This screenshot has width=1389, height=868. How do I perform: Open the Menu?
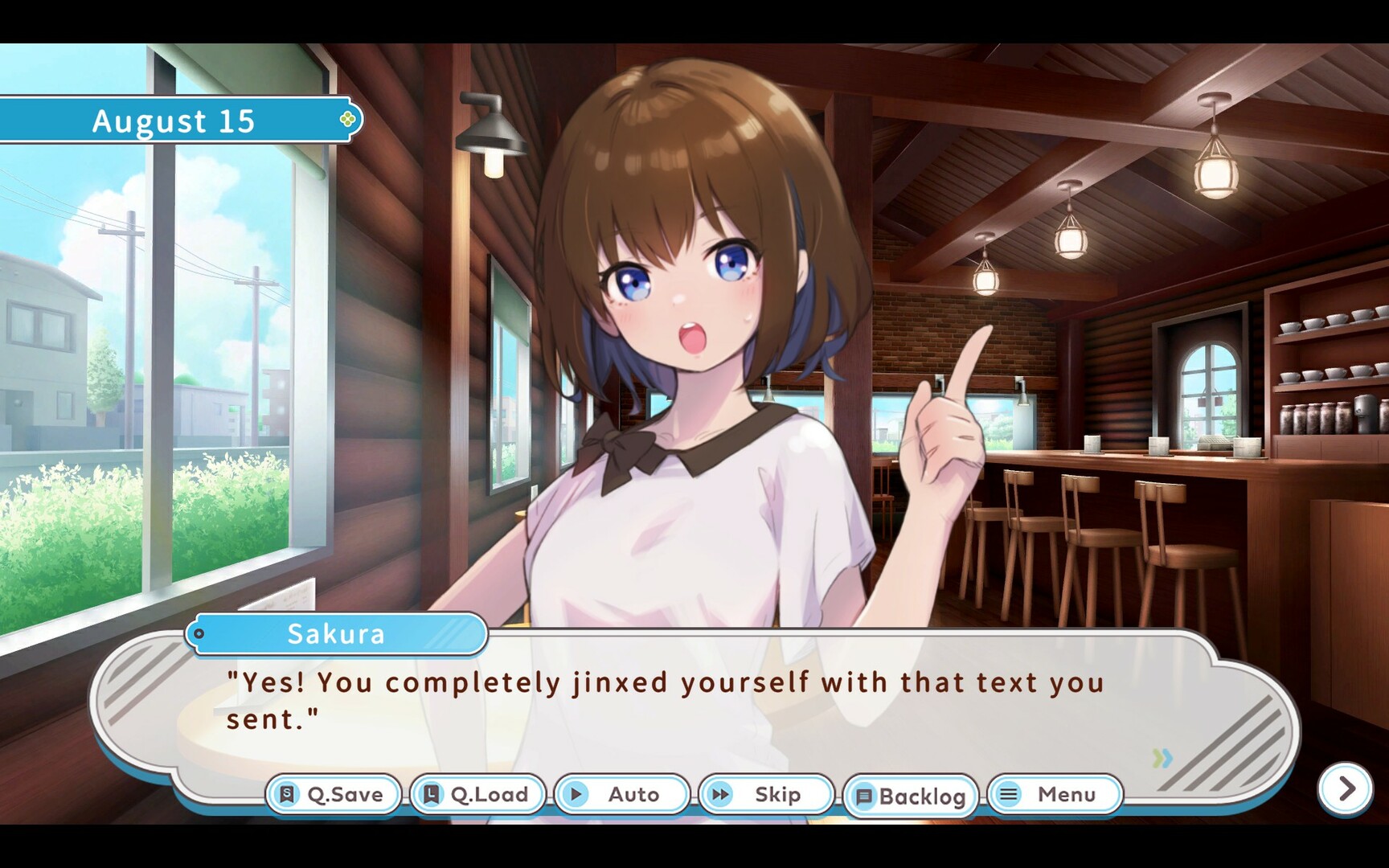[1055, 795]
